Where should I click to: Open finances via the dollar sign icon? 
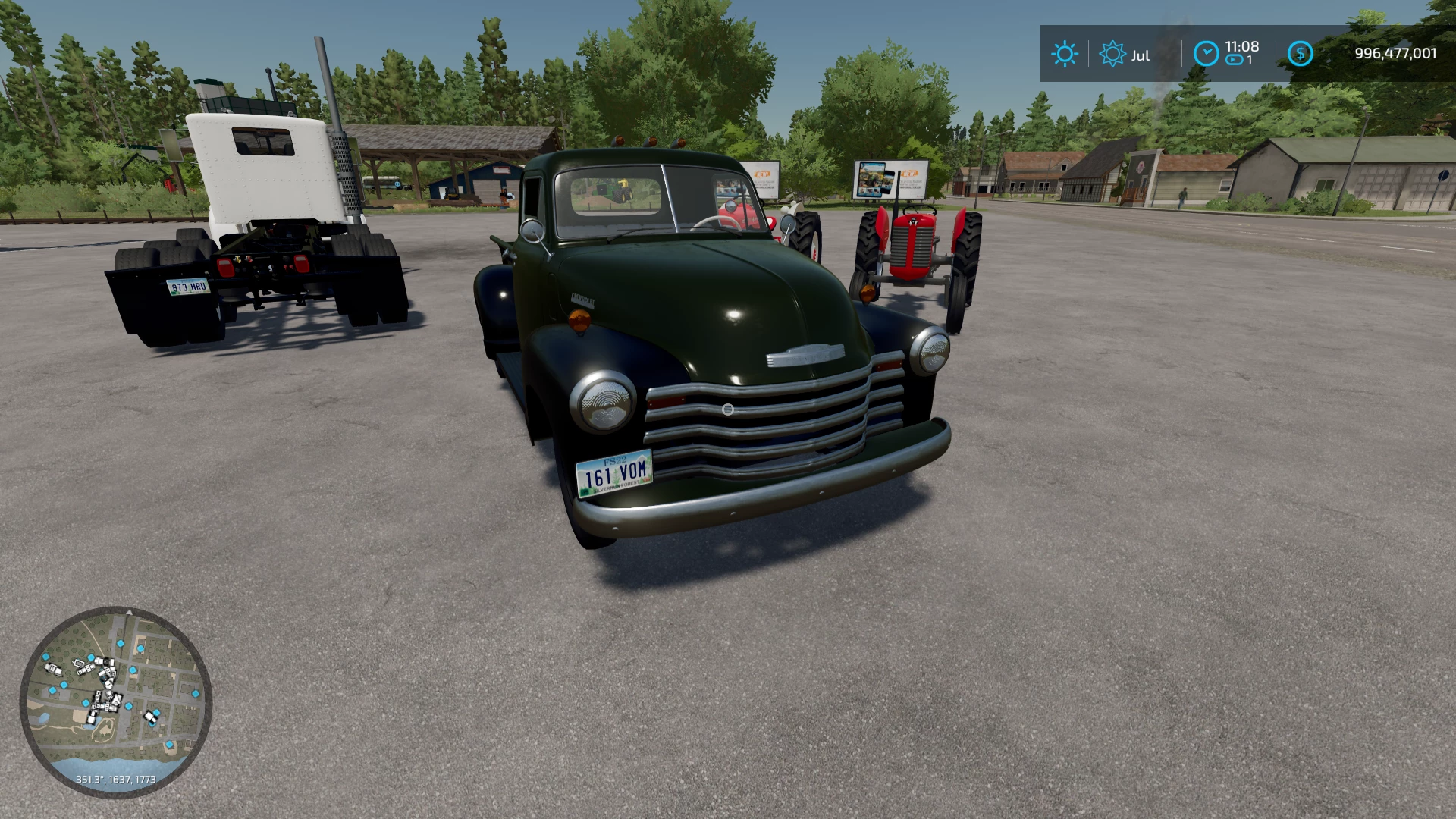pyautogui.click(x=1300, y=53)
